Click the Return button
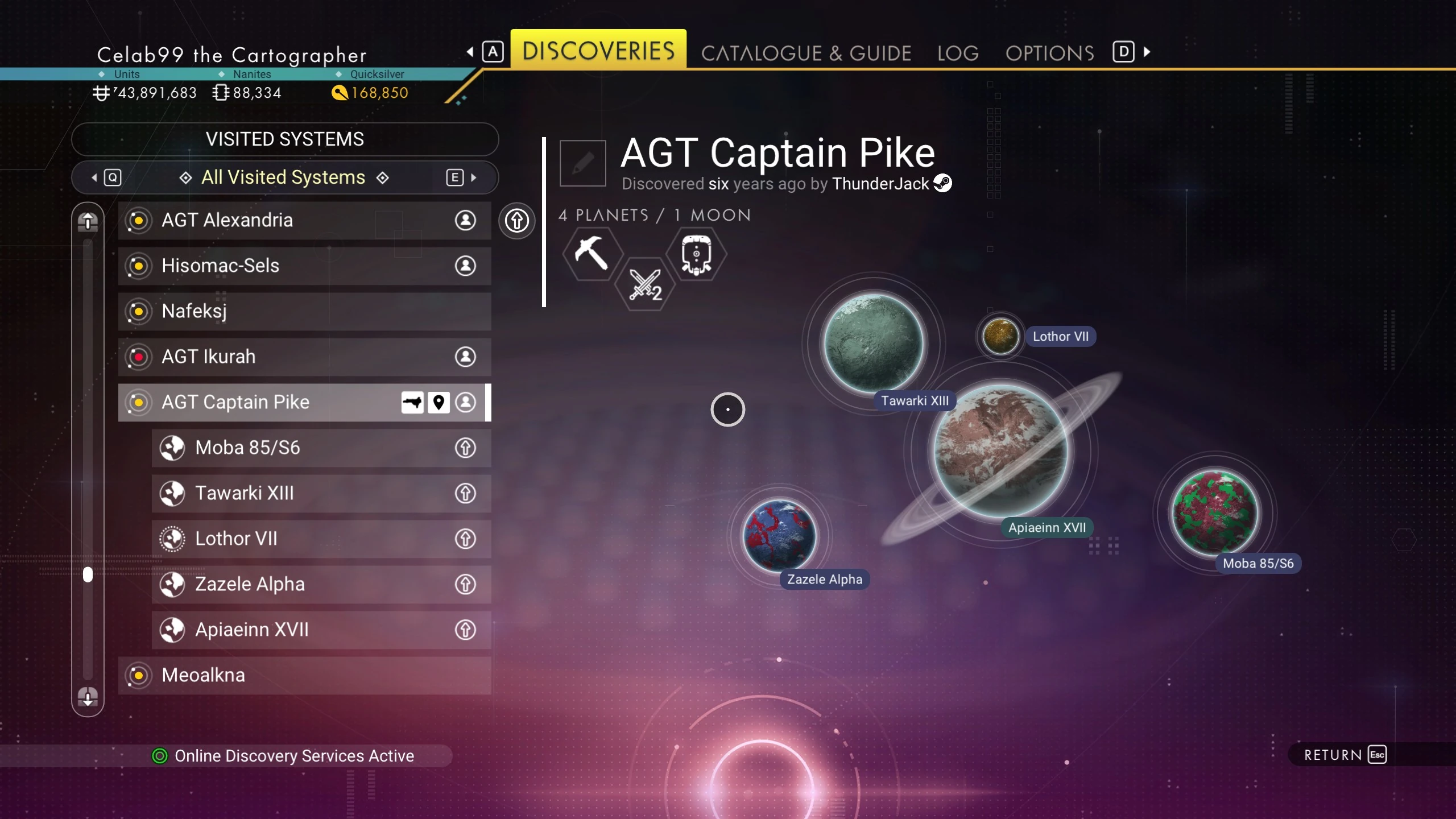The width and height of the screenshot is (1456, 819). point(1345,755)
